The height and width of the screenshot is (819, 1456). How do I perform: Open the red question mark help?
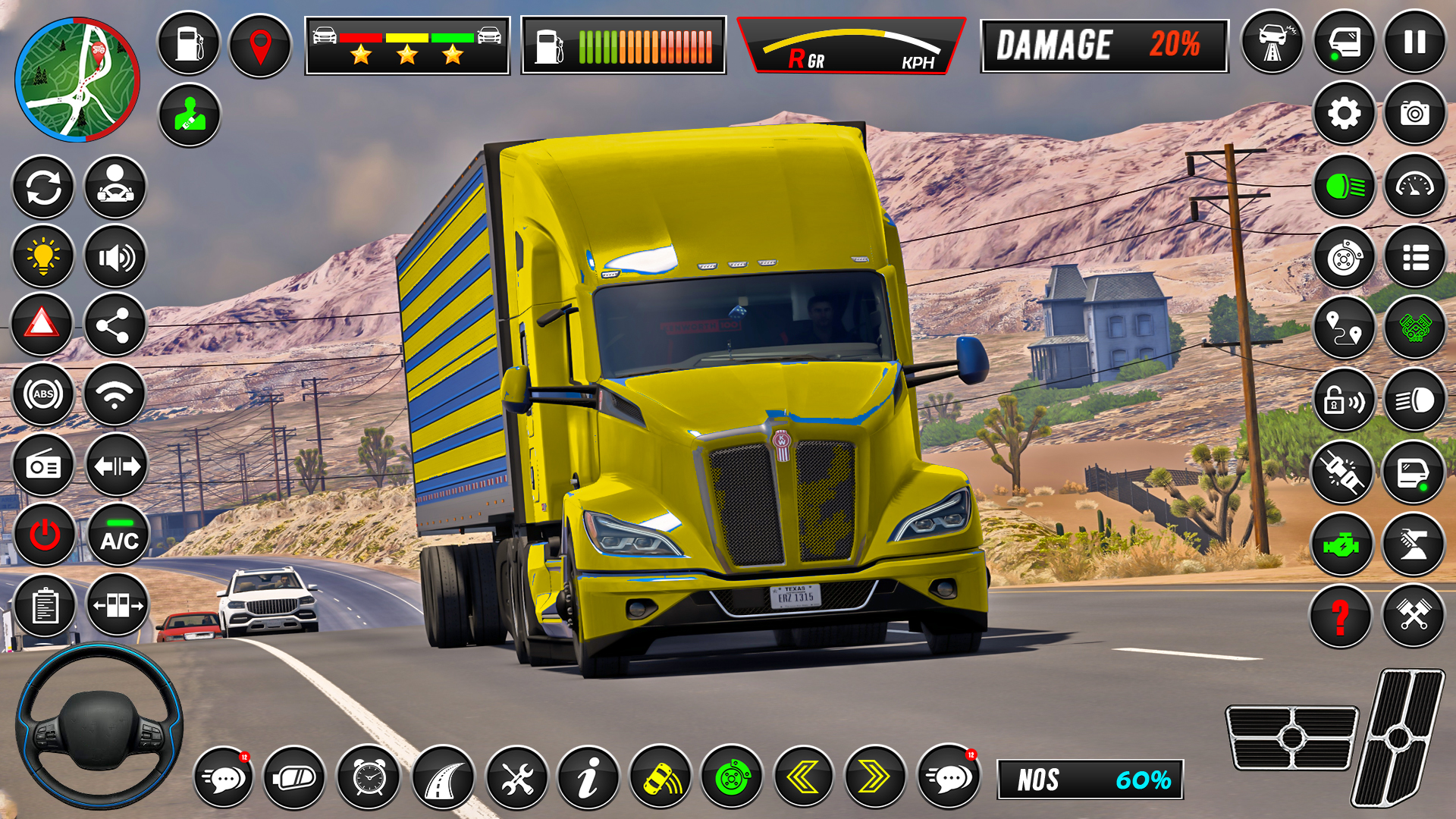click(1341, 616)
